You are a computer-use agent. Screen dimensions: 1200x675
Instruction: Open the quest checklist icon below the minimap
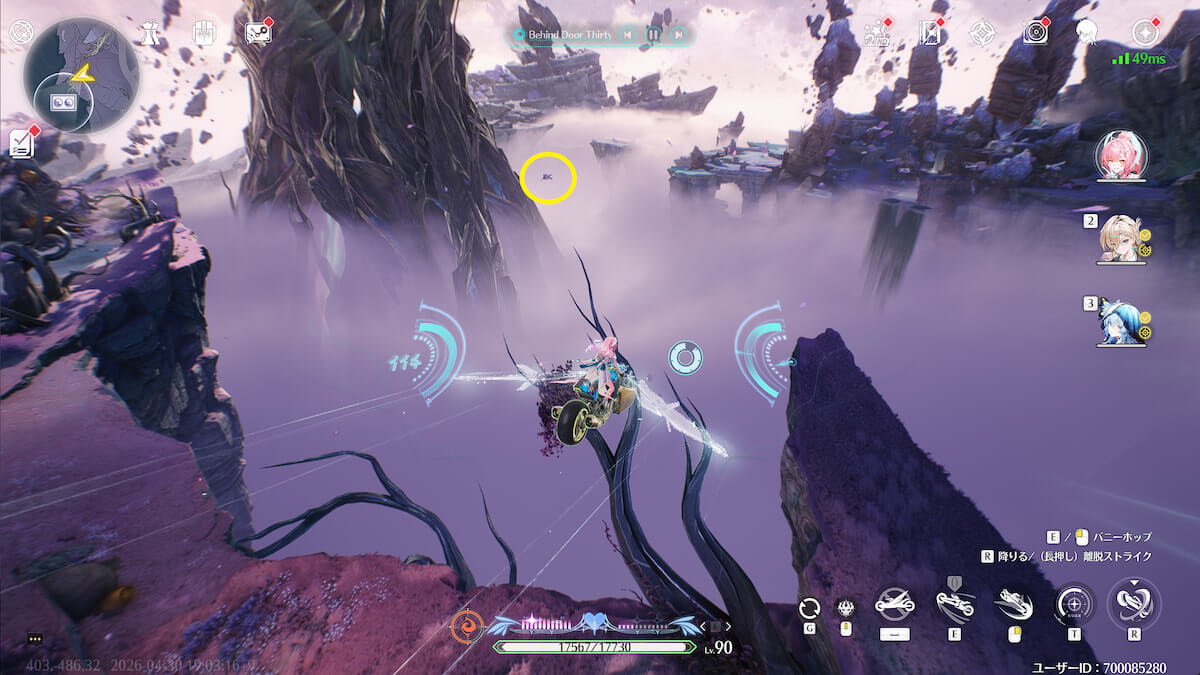click(x=20, y=143)
